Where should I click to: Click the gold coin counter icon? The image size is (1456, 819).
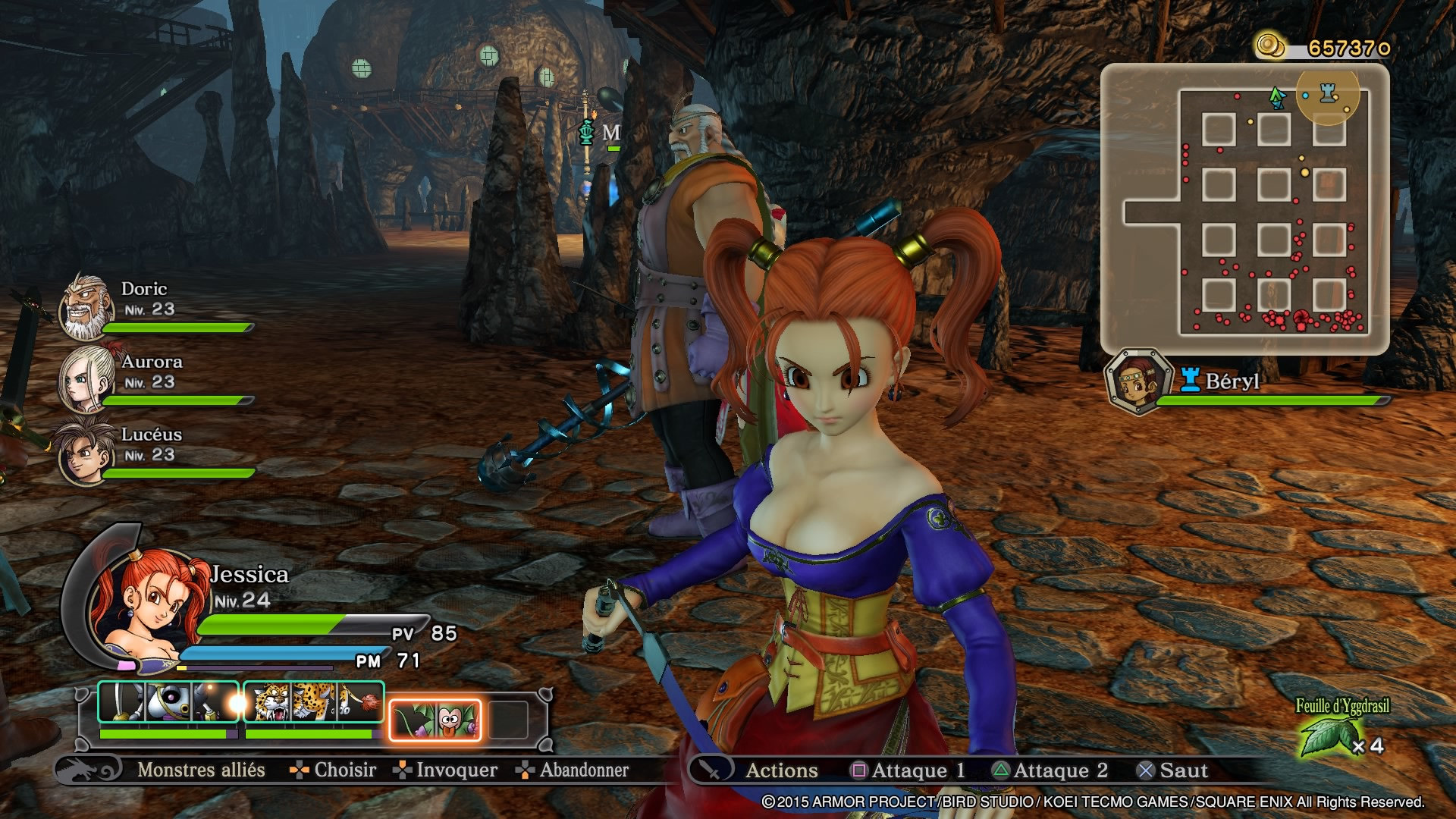(x=1270, y=45)
